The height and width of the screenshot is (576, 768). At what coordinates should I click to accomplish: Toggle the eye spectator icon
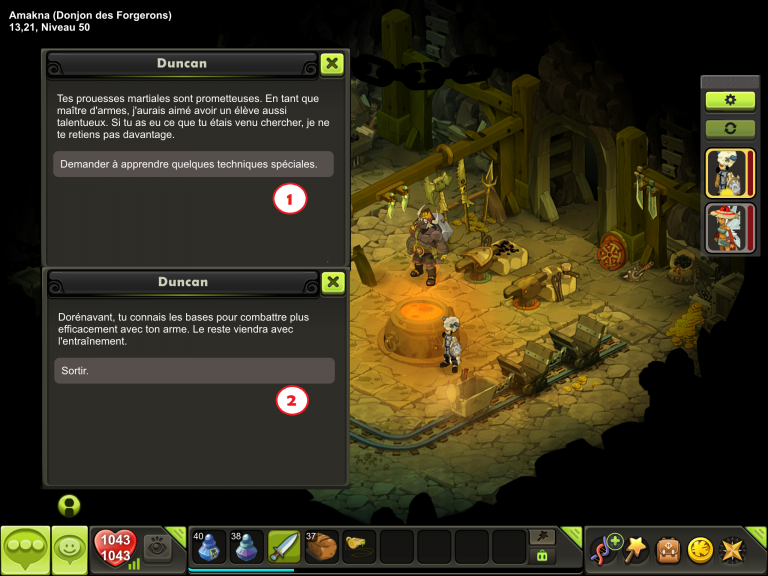pos(156,547)
